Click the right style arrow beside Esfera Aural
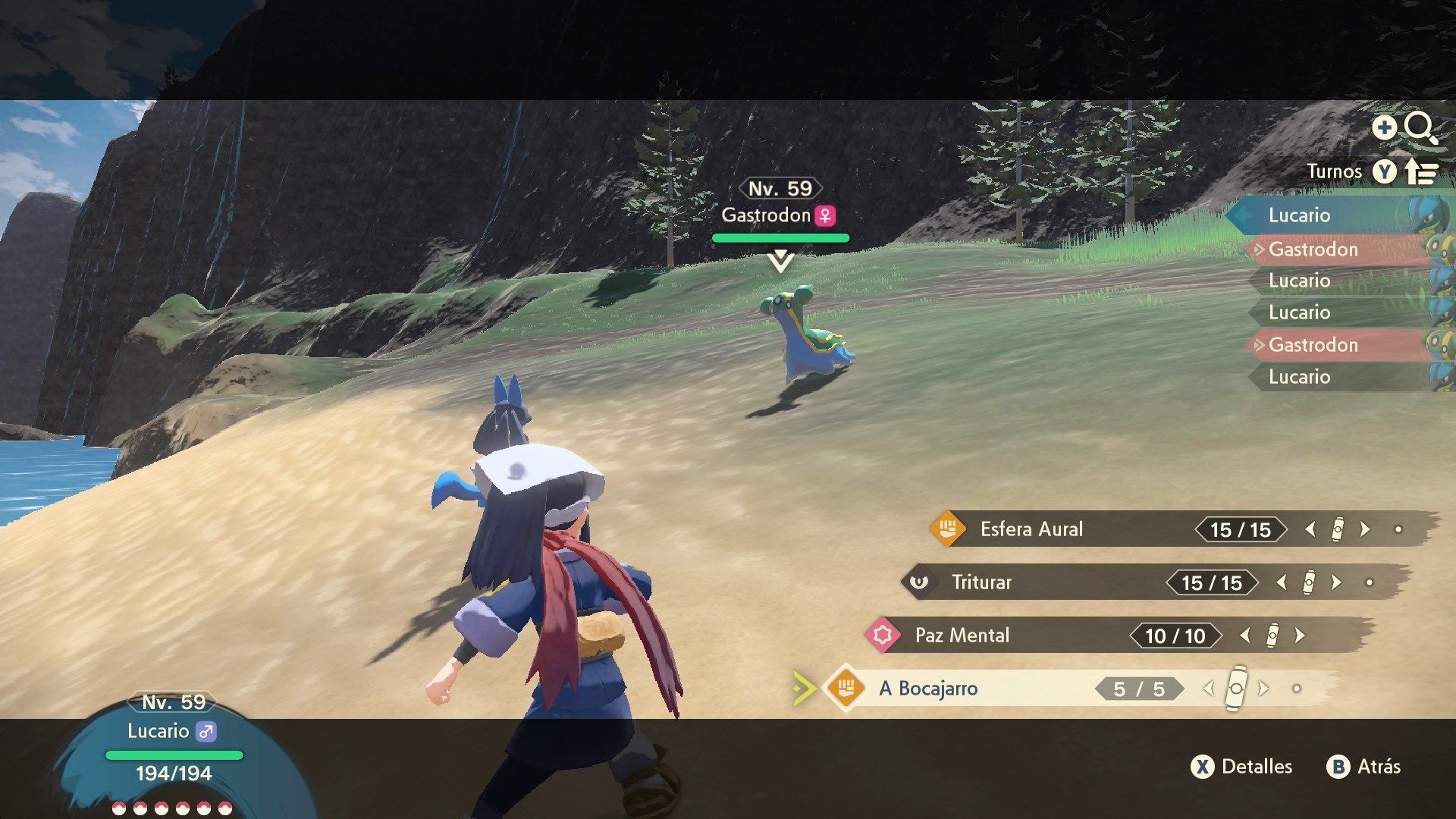 pyautogui.click(x=1366, y=529)
